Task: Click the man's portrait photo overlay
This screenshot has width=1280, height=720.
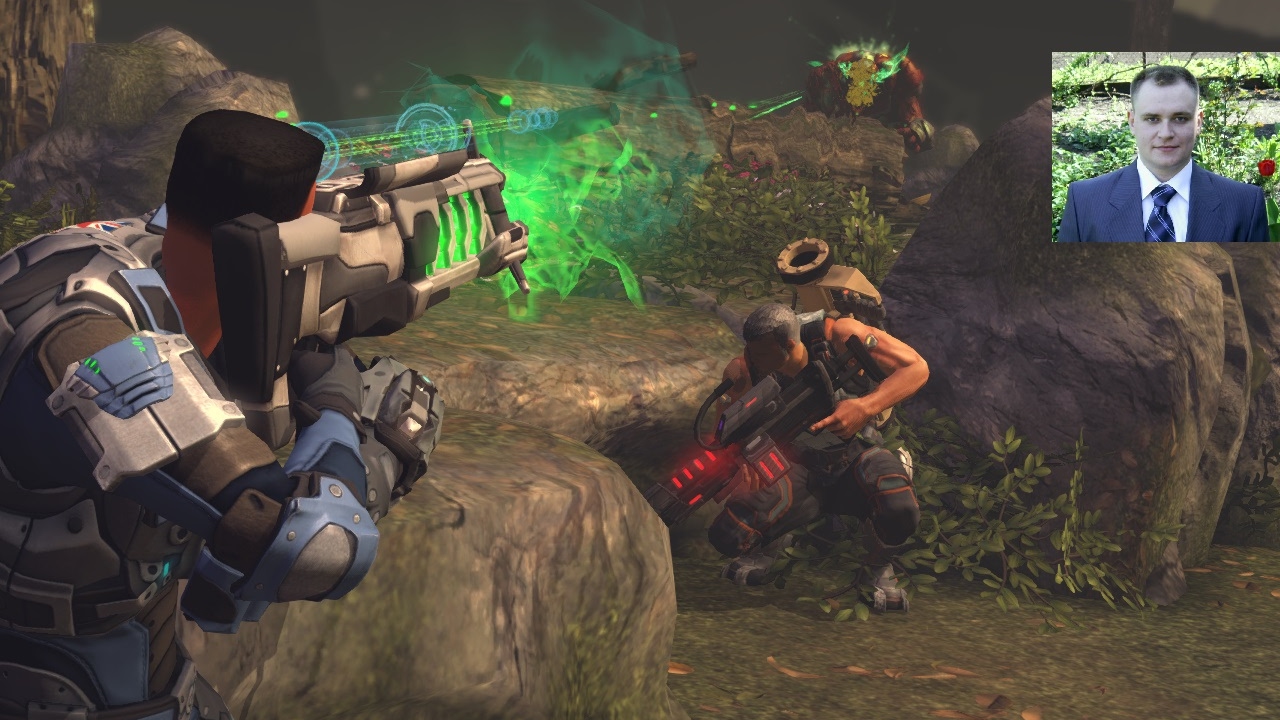Action: (1165, 147)
